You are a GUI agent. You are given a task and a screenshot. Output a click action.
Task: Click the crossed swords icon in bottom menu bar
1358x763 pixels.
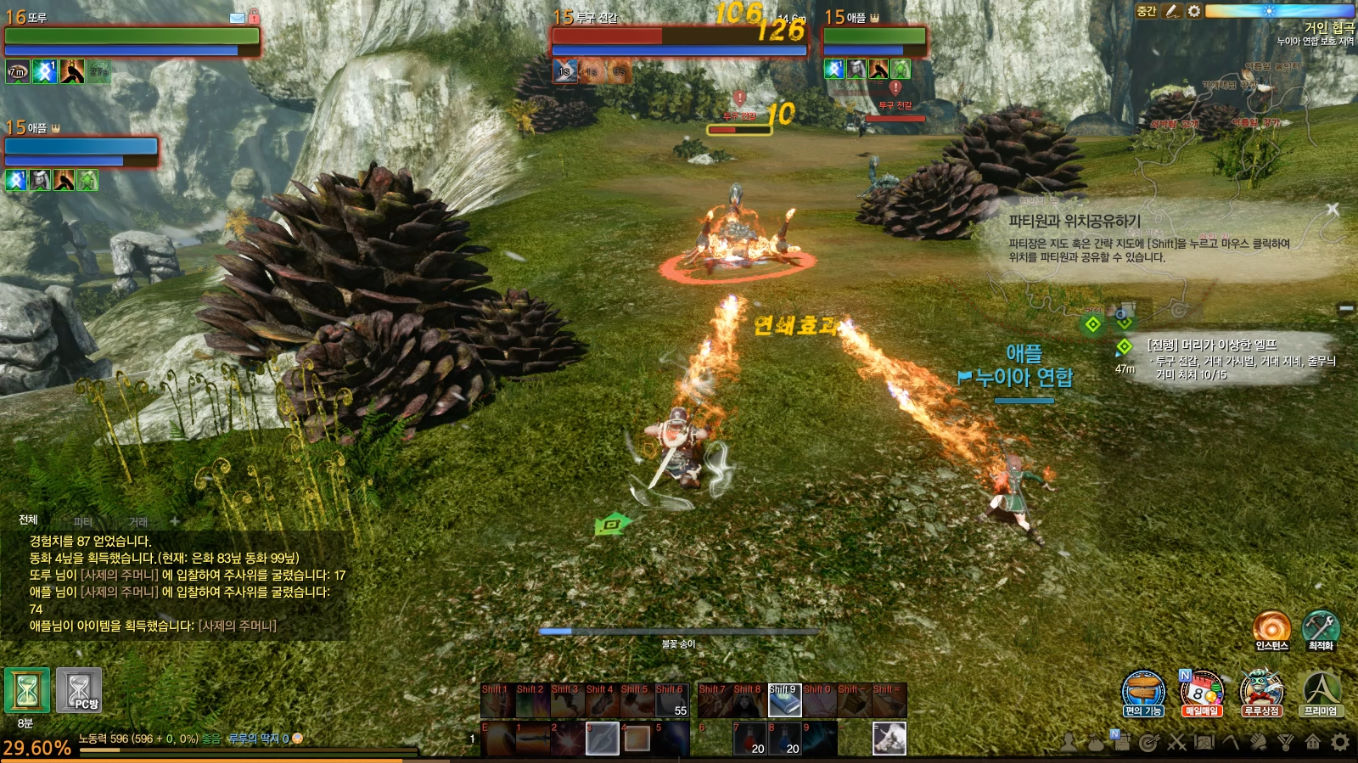[x=1177, y=742]
